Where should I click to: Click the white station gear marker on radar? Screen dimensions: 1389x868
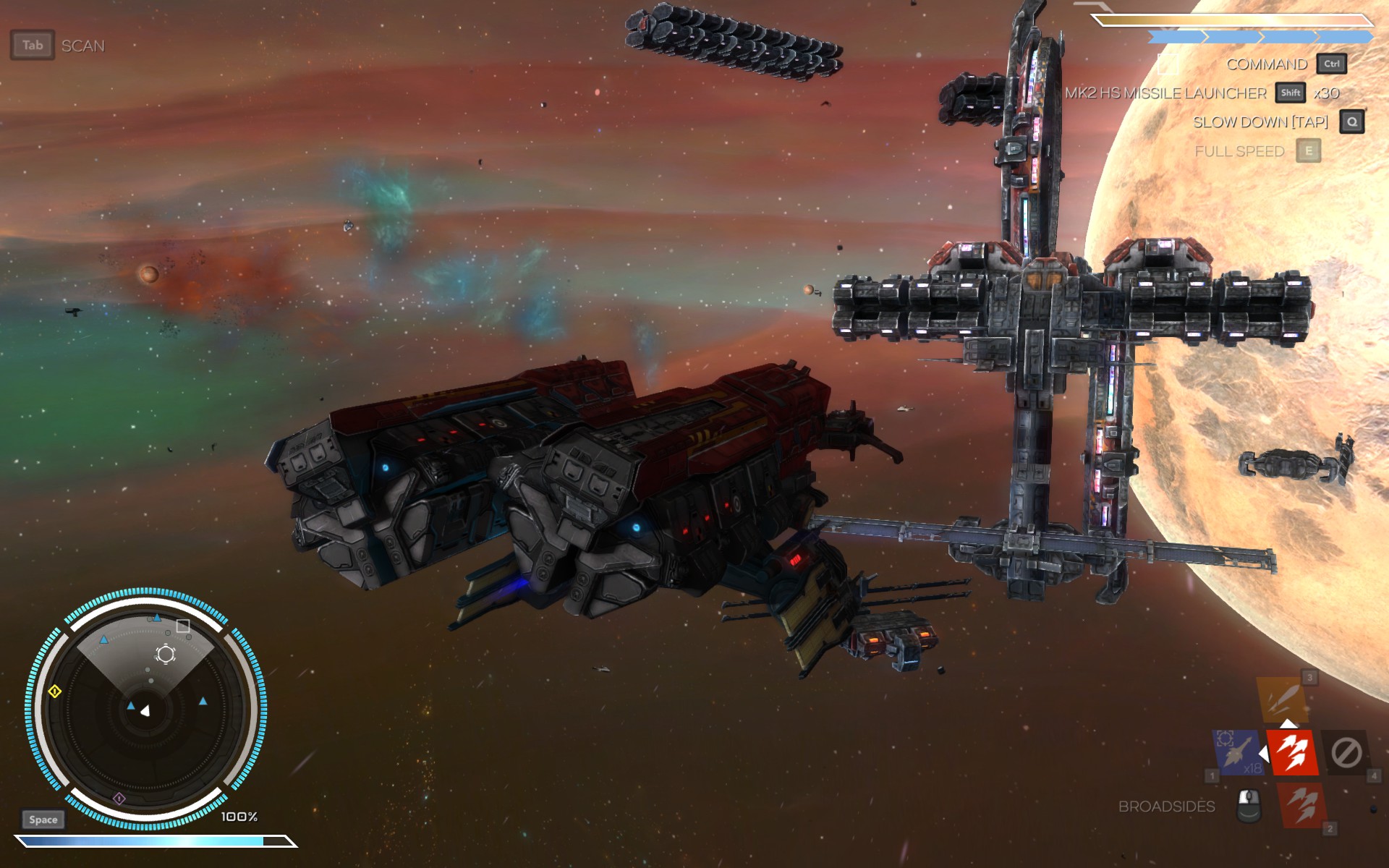(x=166, y=655)
